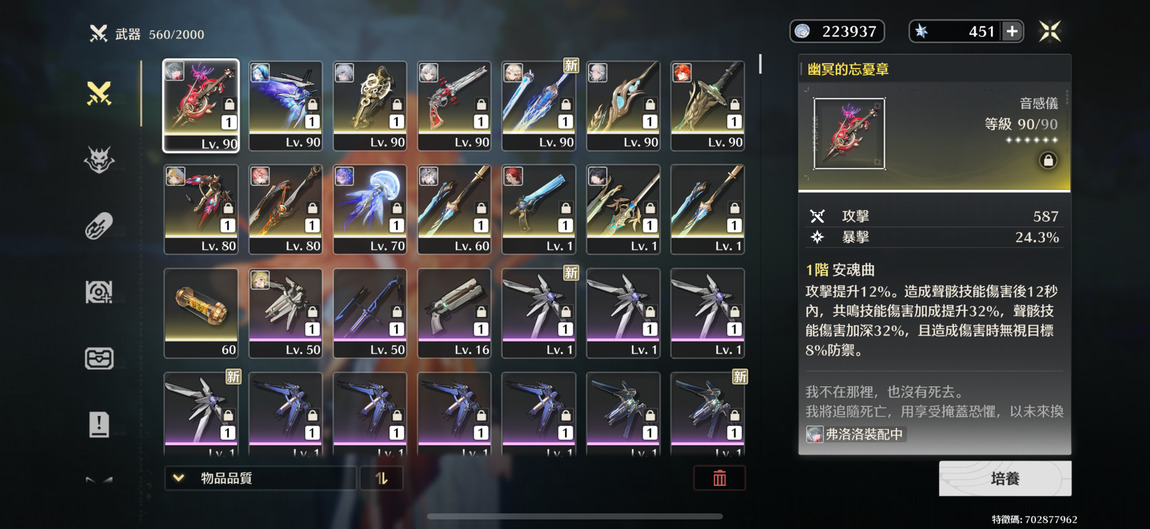Select the Lv. 60 weapon slot
The width and height of the screenshot is (1150, 529).
click(454, 209)
